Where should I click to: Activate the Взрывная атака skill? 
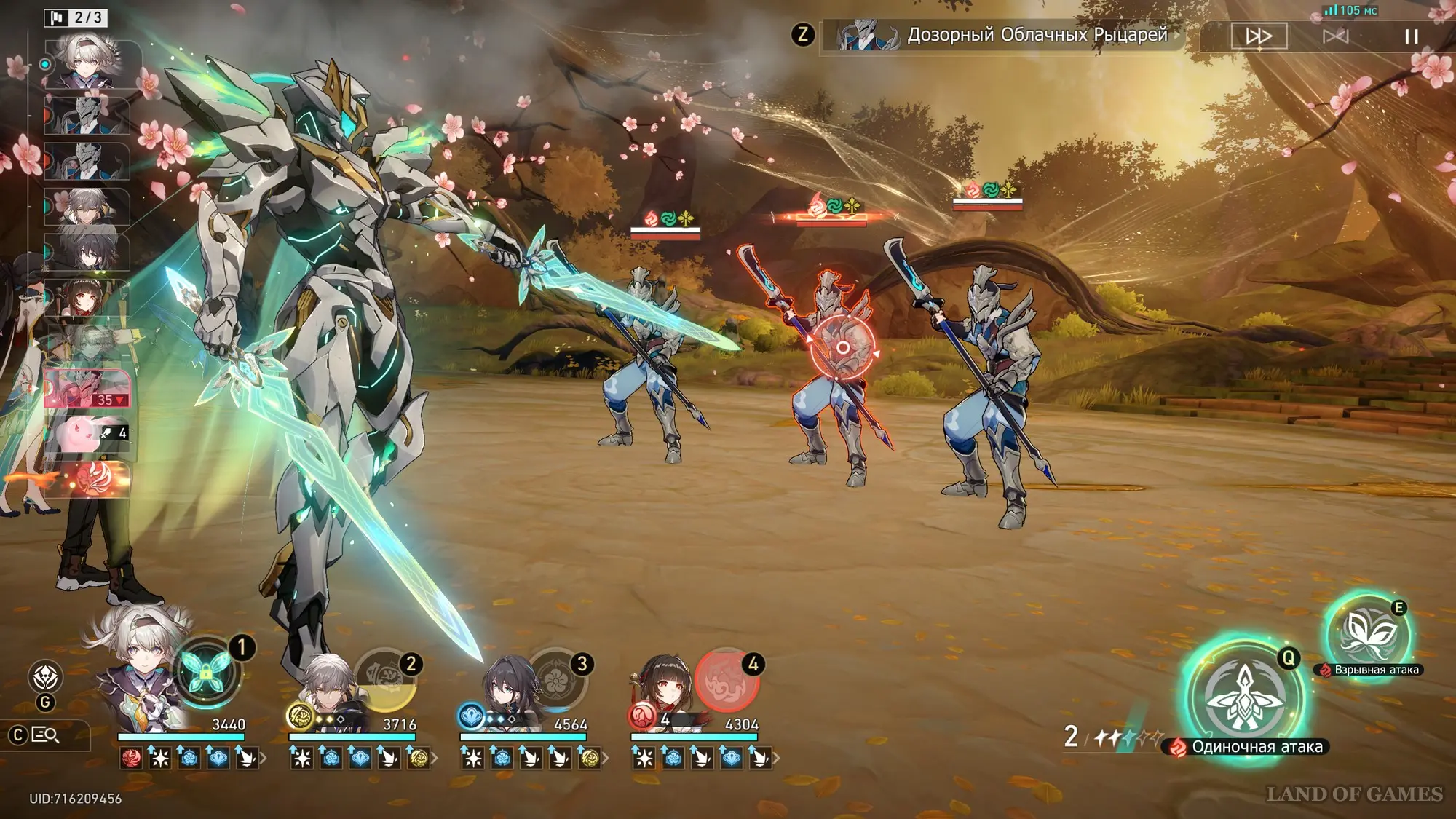[x=1367, y=633]
